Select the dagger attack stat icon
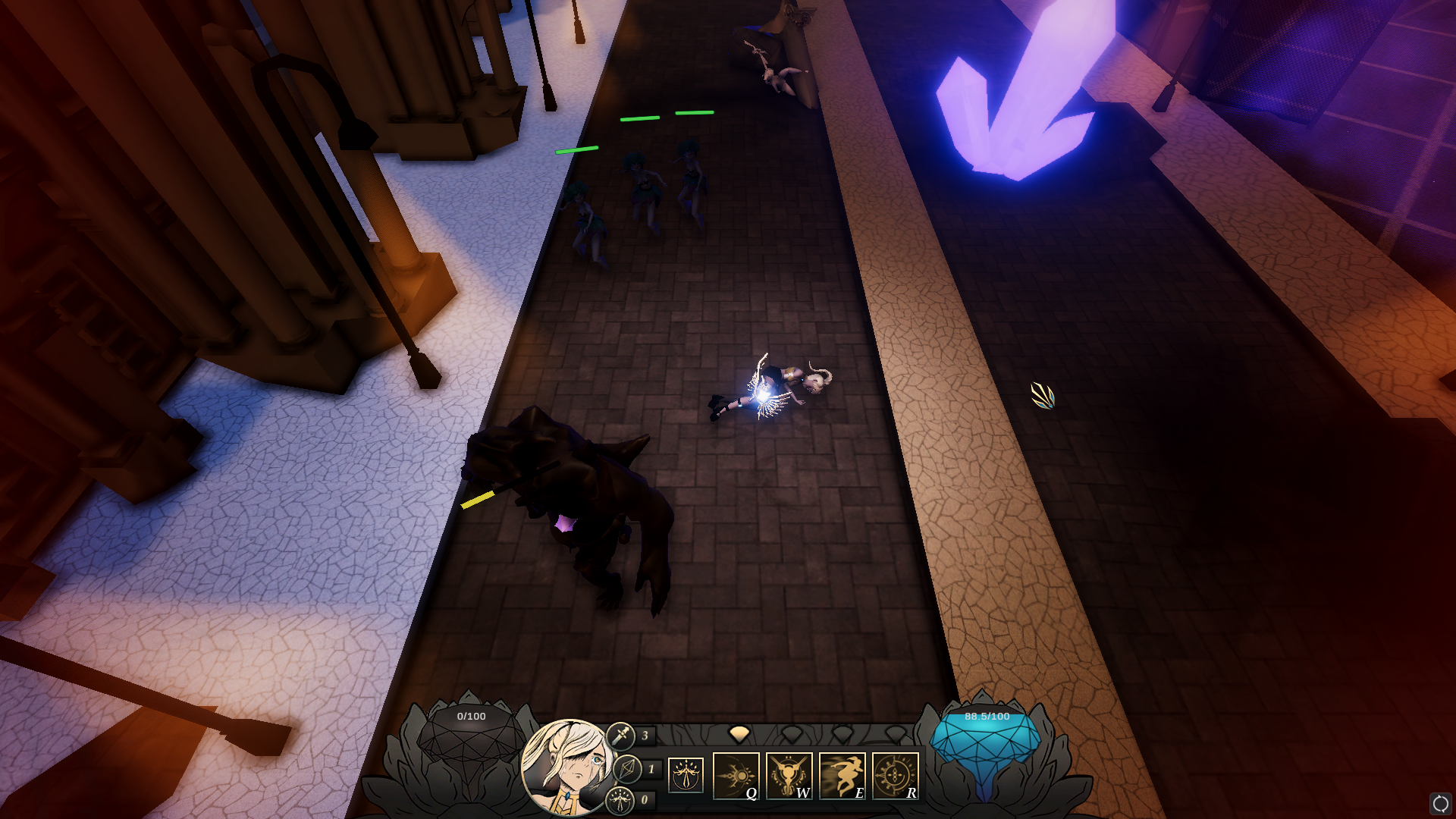This screenshot has width=1456, height=819. (620, 736)
